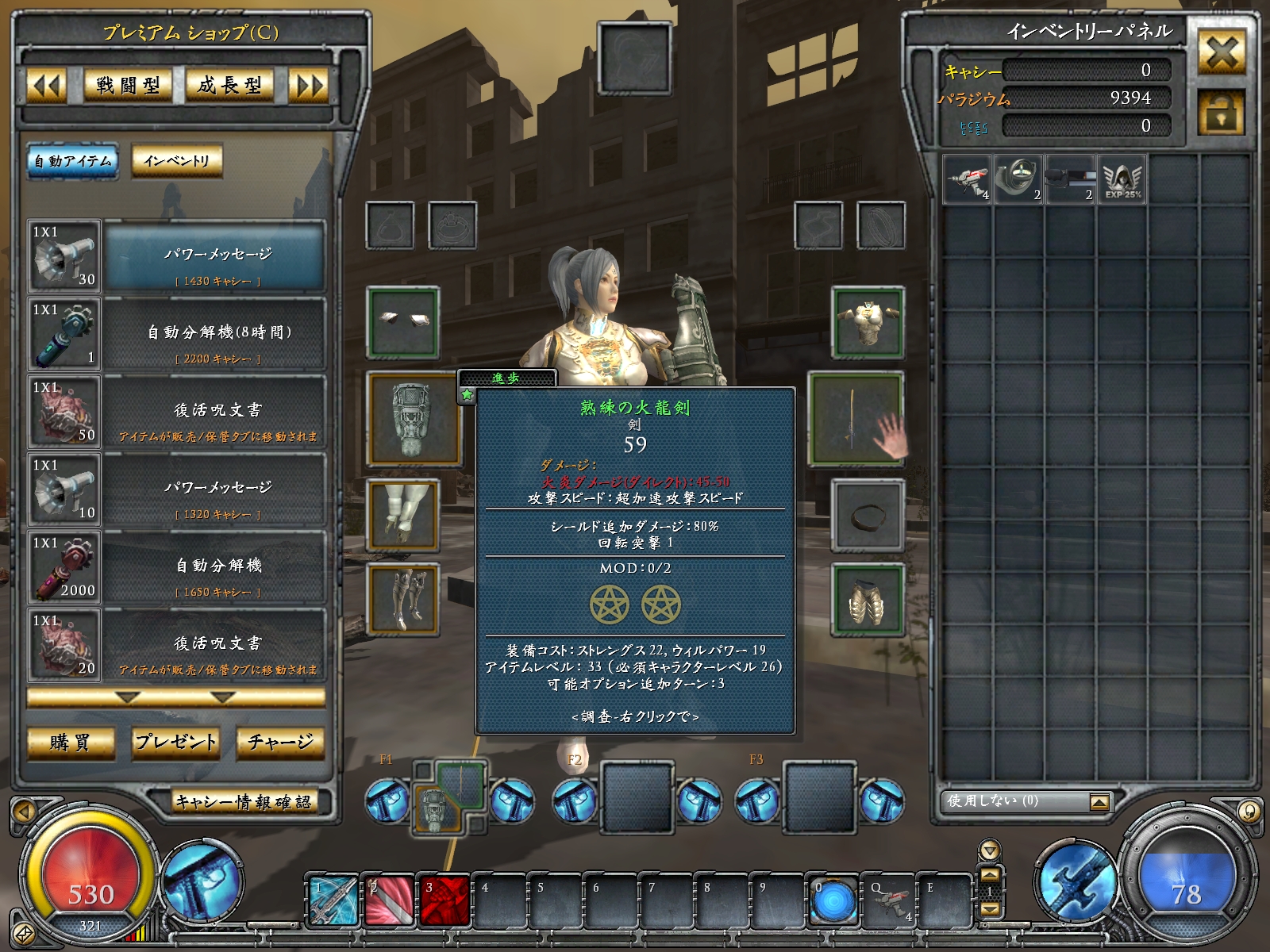Select the 戦闘型 shop category
This screenshot has width=1270, height=952.
coord(129,86)
